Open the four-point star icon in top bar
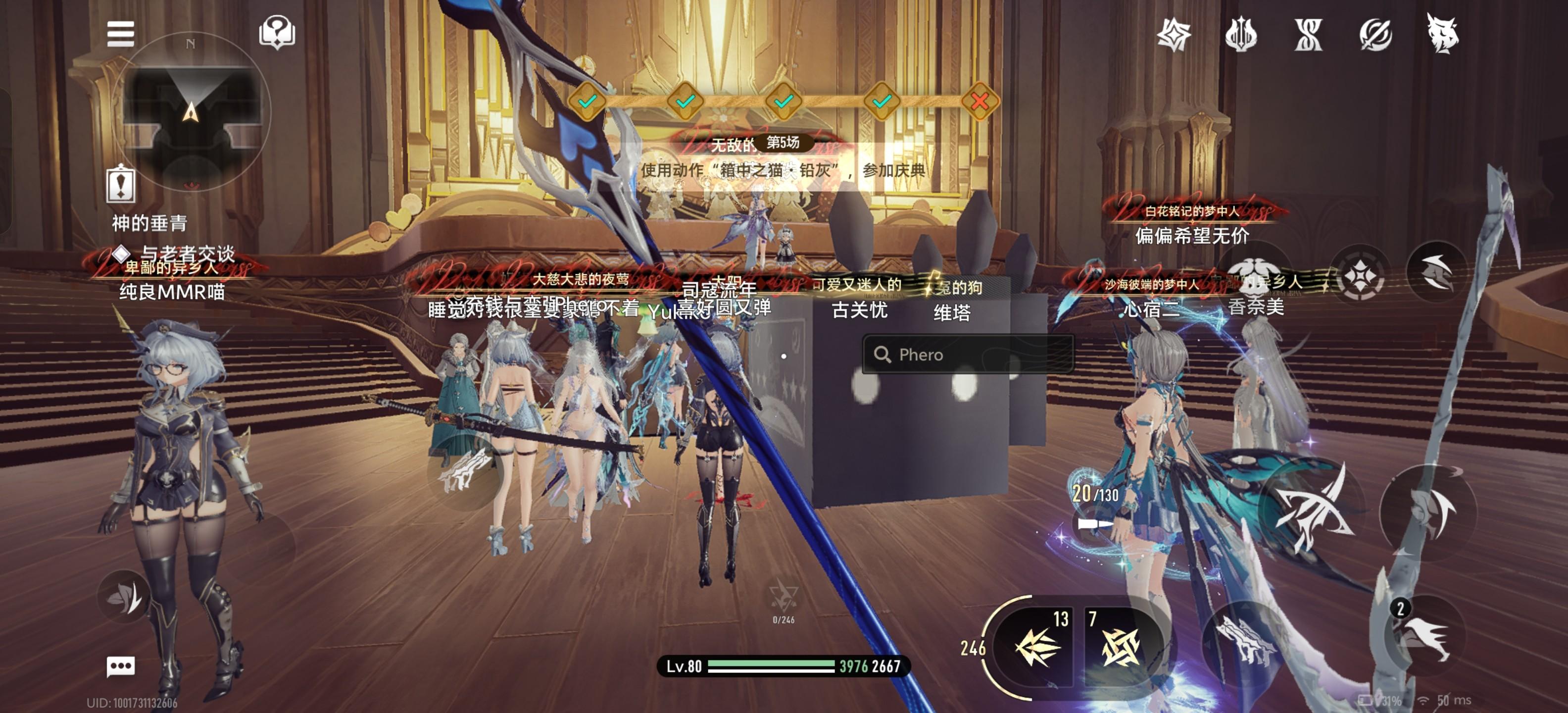The image size is (1568, 713). [1174, 35]
